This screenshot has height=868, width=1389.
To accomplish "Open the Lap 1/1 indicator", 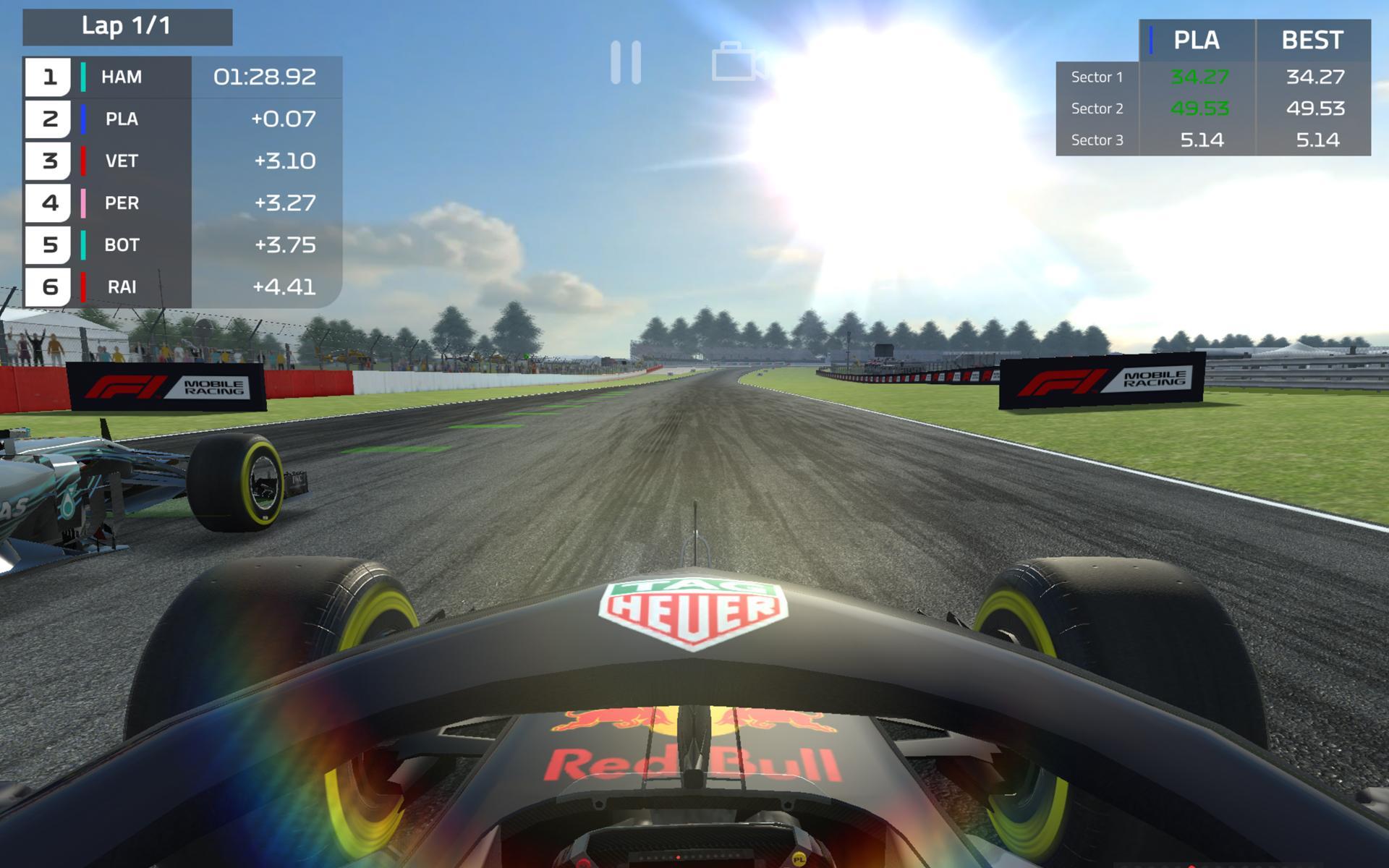I will [127, 27].
